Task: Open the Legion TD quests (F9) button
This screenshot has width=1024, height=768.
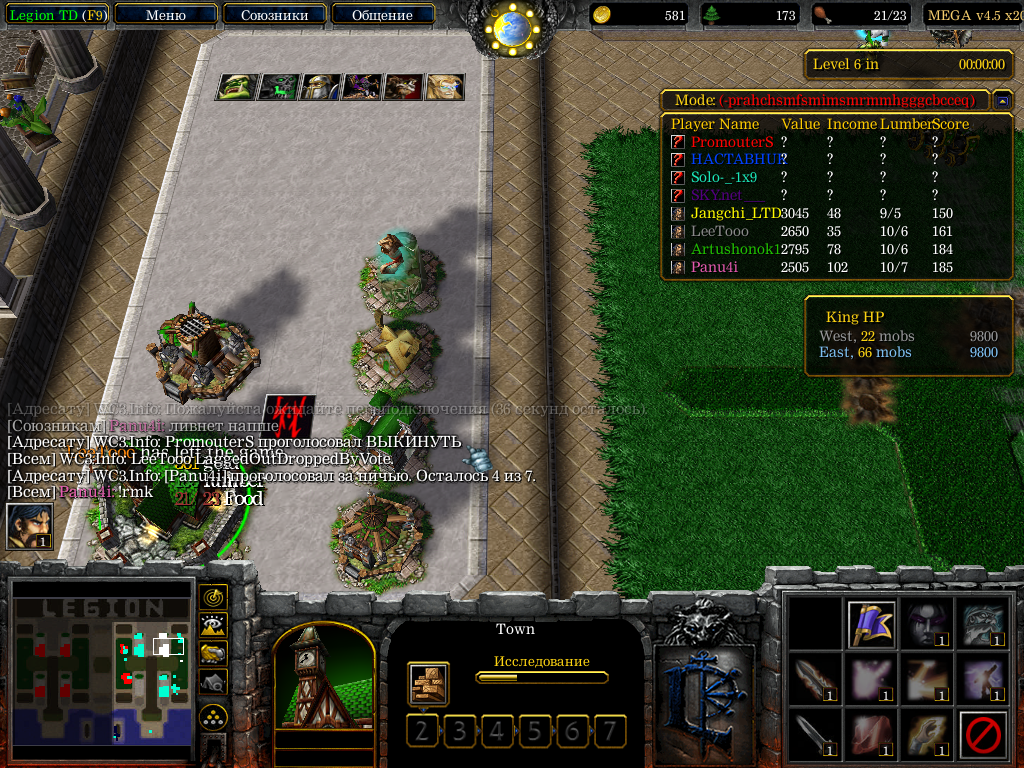Action: (58, 15)
